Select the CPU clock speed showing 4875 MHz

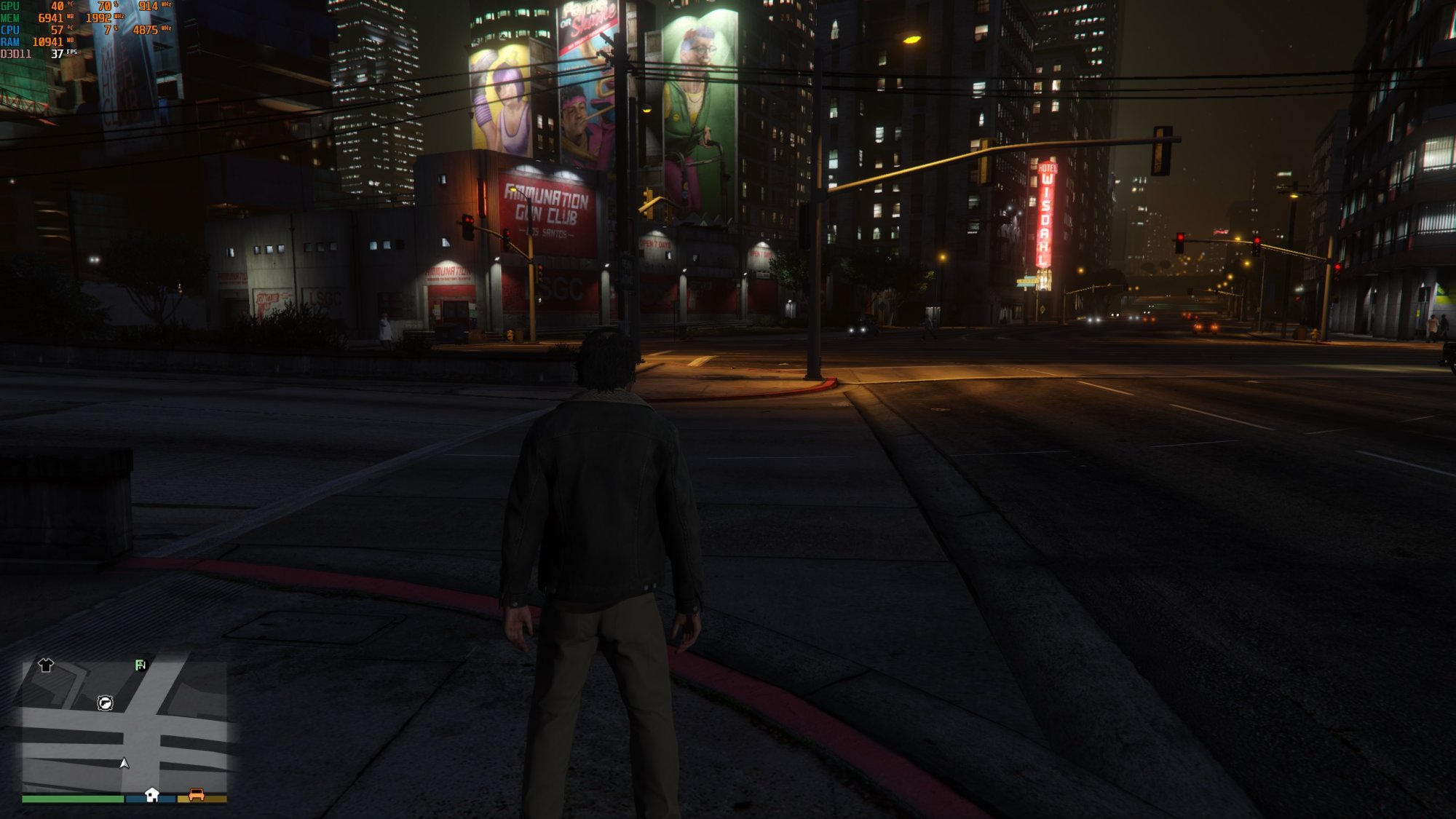[146, 31]
